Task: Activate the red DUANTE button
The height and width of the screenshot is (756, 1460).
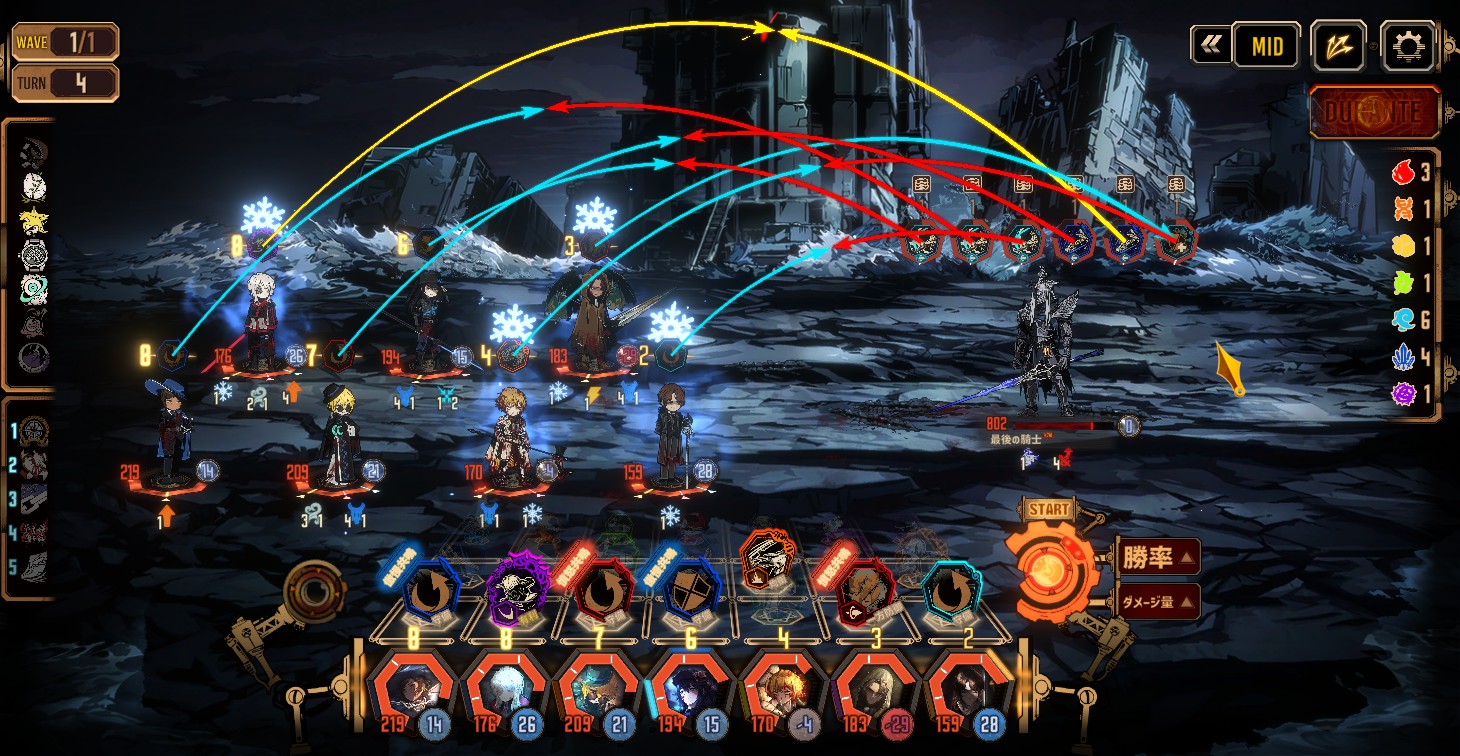Action: pos(1375,112)
